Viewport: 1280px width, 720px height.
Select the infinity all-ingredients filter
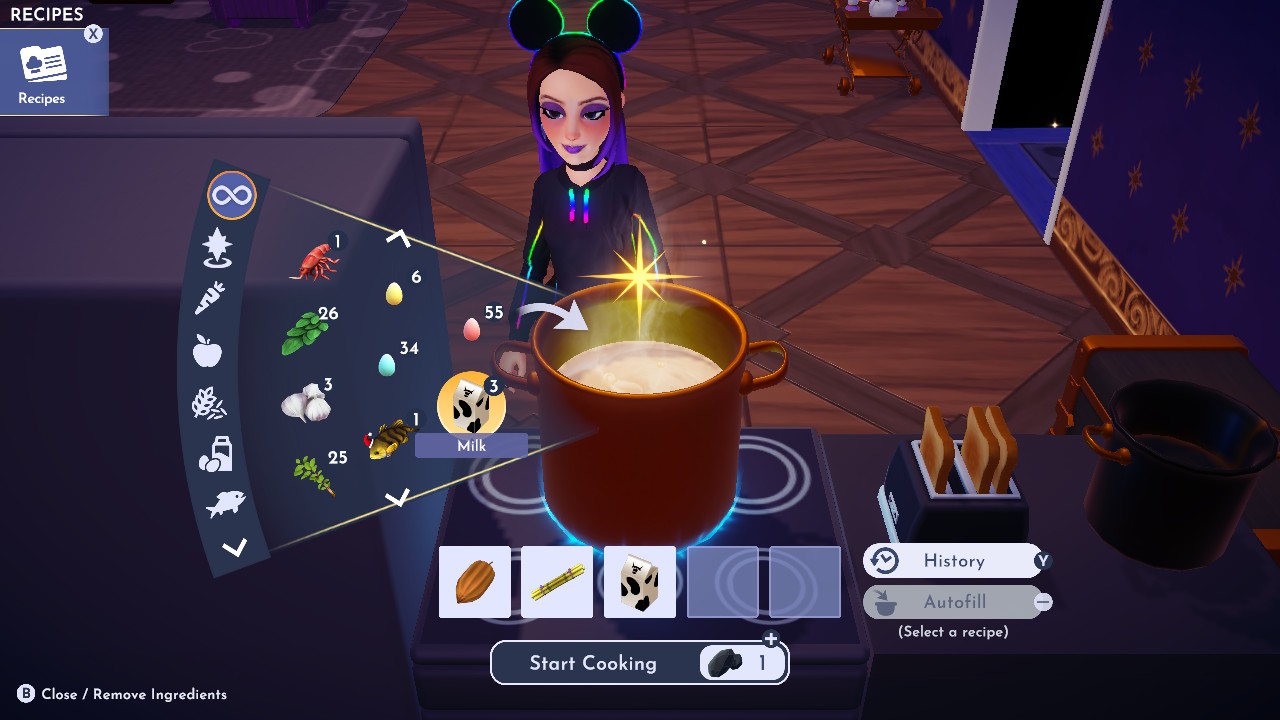click(232, 195)
